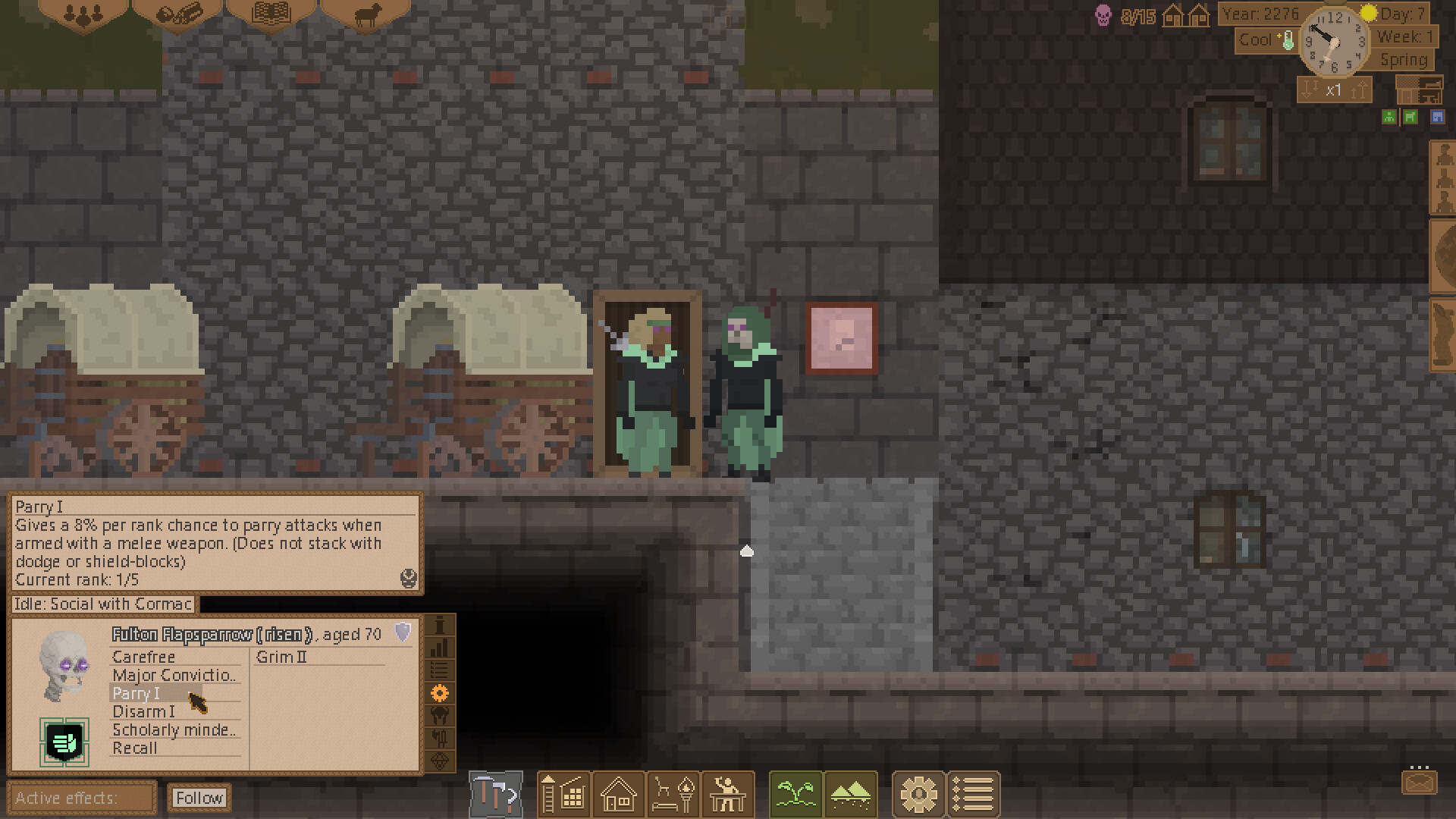Click the green insanity toggle icon below the clock
This screenshot has height=819, width=1456.
1388,118
